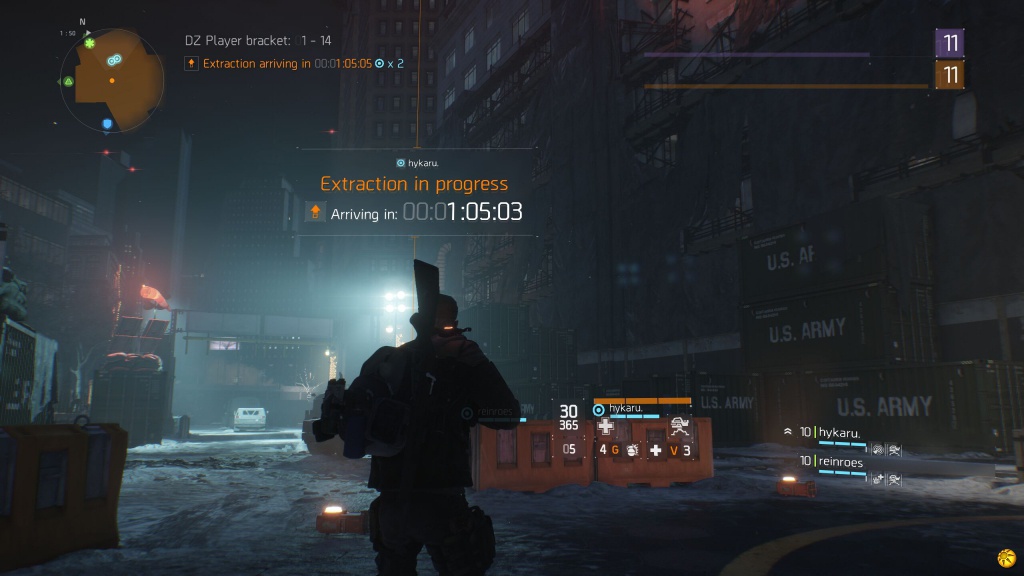Click the orange icon in bottom-right corner
Viewport: 1024px width, 576px height.
coord(1005,557)
